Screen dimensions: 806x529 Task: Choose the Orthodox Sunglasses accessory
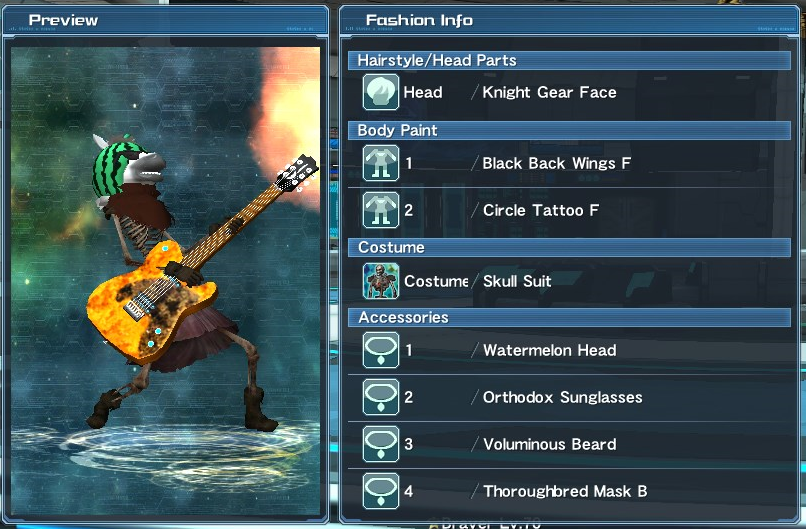coord(562,398)
